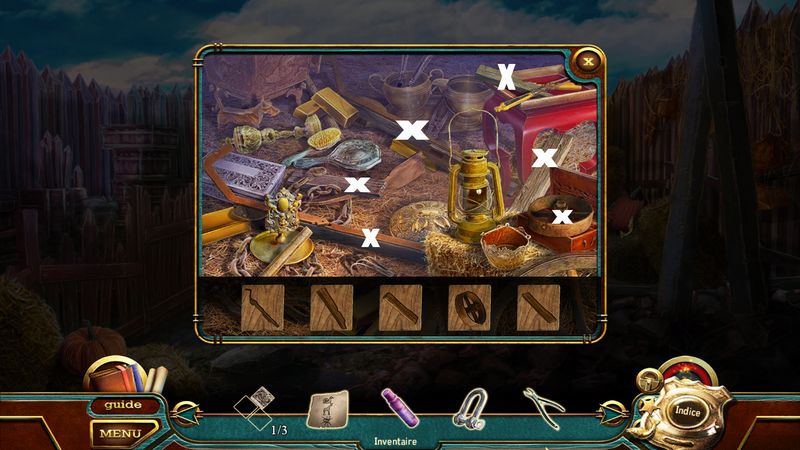Select the 1/3 collected tile pieces item
The width and height of the screenshot is (800, 450).
click(x=253, y=409)
